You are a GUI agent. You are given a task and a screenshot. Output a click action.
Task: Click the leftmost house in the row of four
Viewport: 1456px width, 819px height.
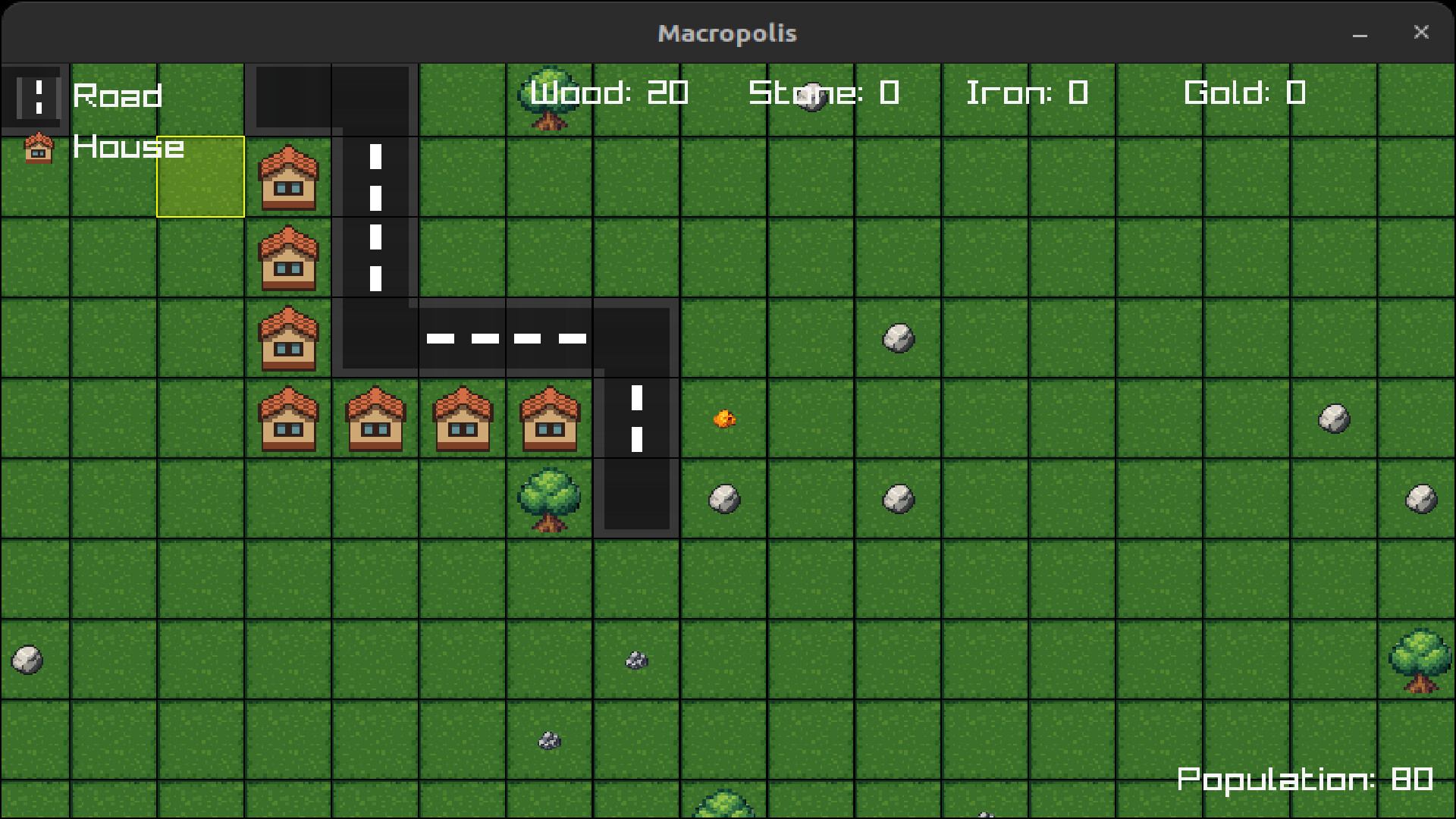coord(289,419)
